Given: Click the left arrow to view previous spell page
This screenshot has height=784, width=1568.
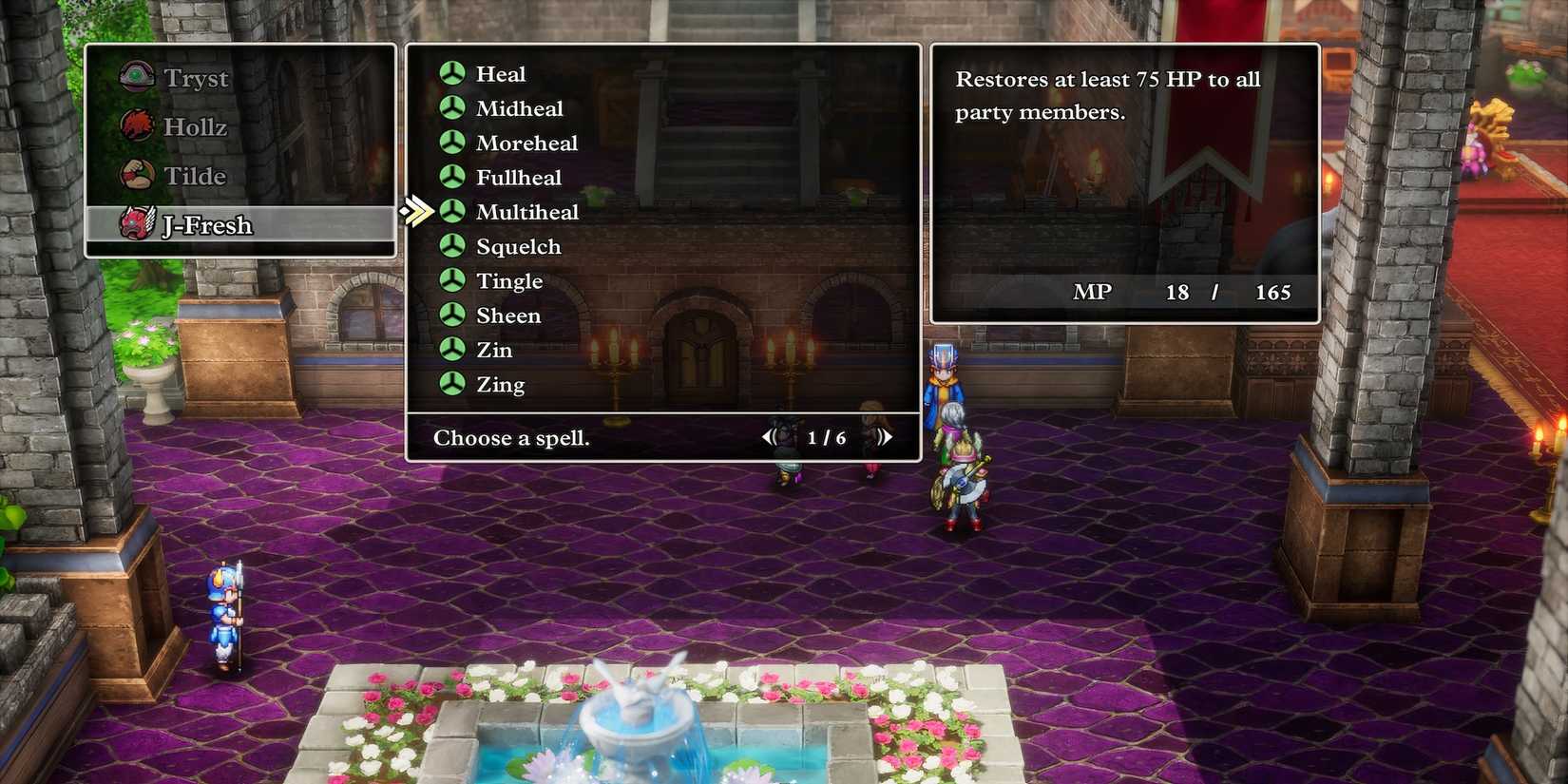Looking at the screenshot, I should [x=770, y=436].
